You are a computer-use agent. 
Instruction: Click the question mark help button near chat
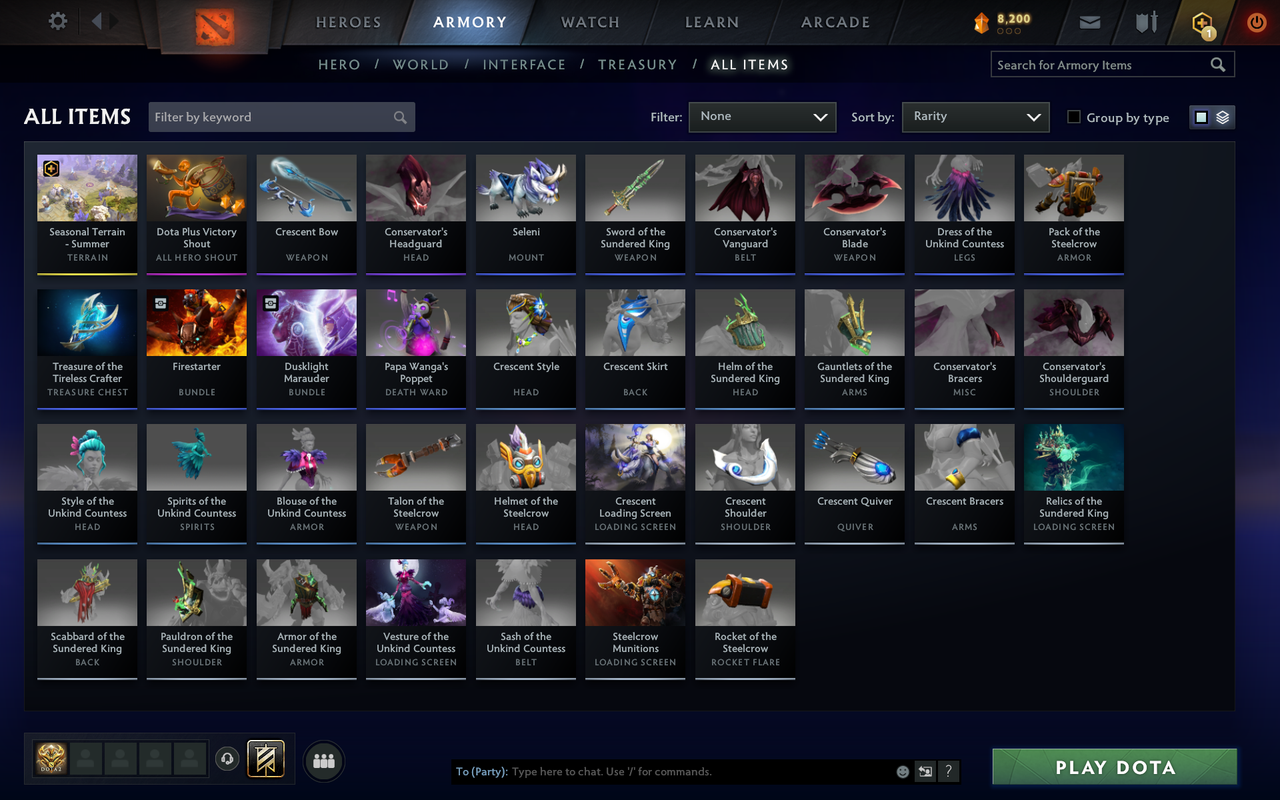coord(947,771)
